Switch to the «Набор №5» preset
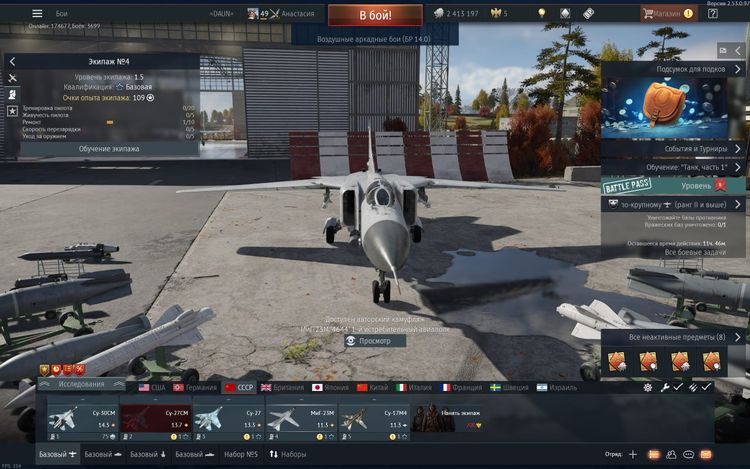Image resolution: width=750 pixels, height=469 pixels. pos(240,455)
